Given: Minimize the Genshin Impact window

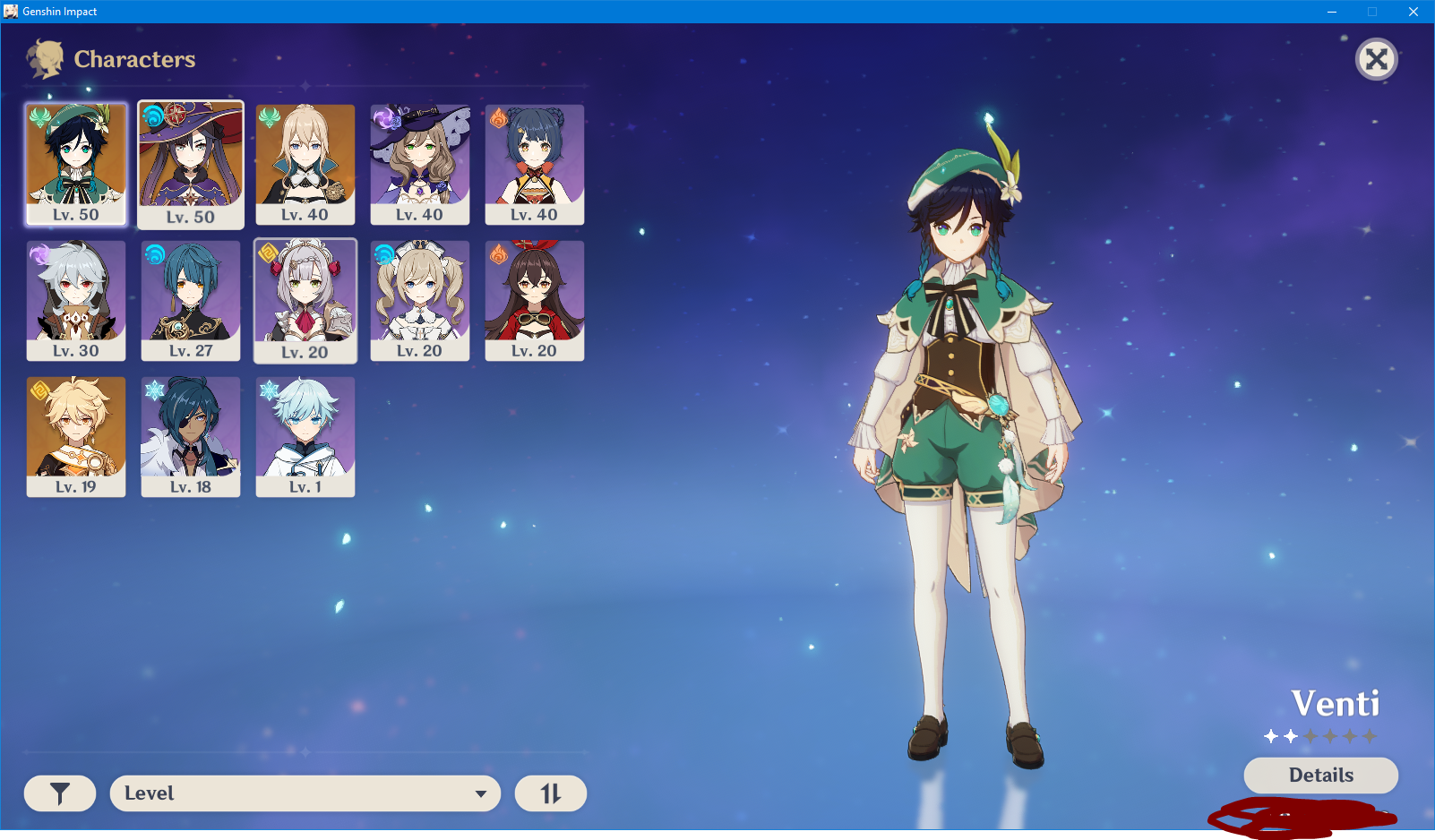Looking at the screenshot, I should [x=1332, y=12].
